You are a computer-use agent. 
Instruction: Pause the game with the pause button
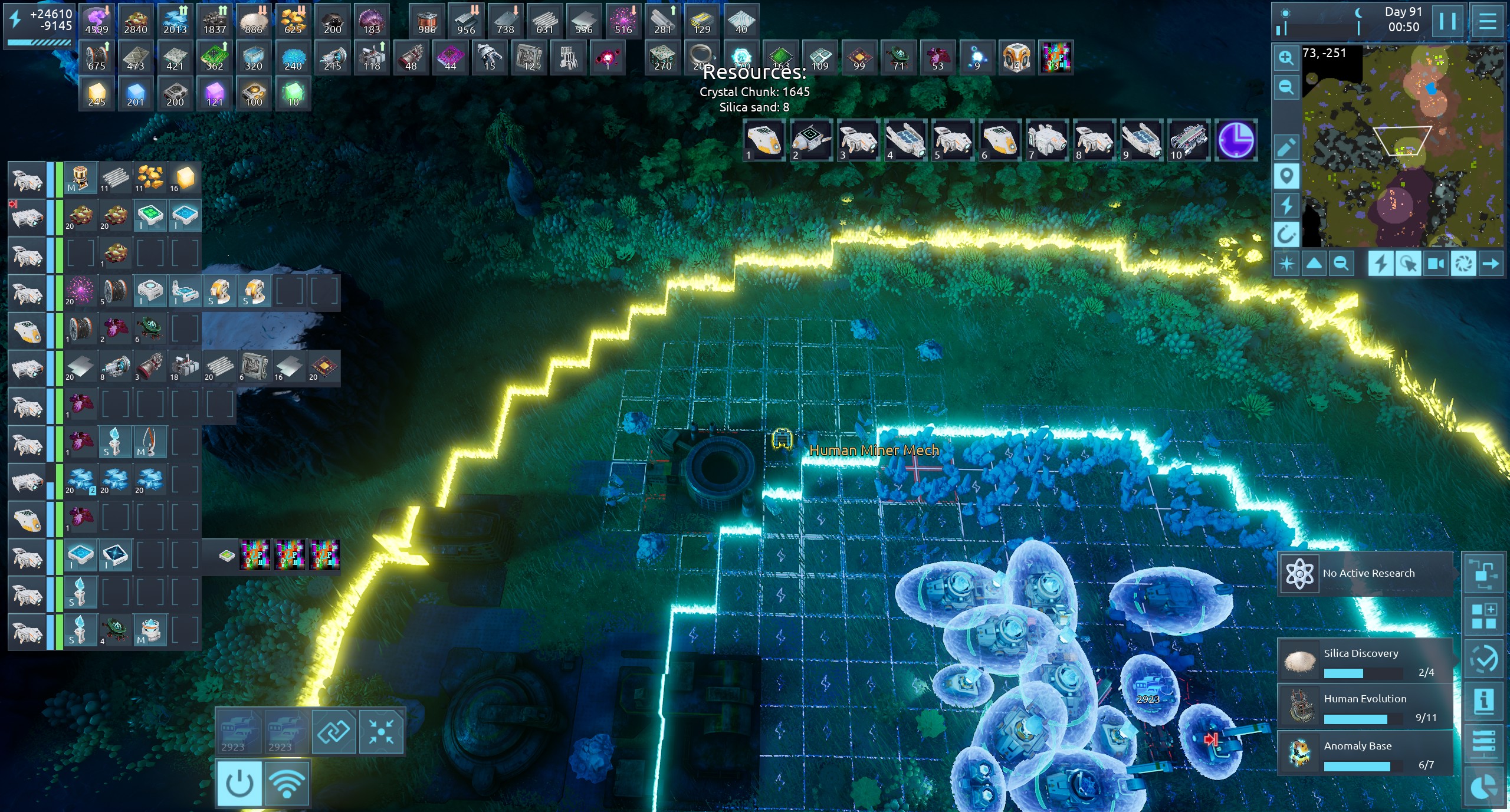1447,21
